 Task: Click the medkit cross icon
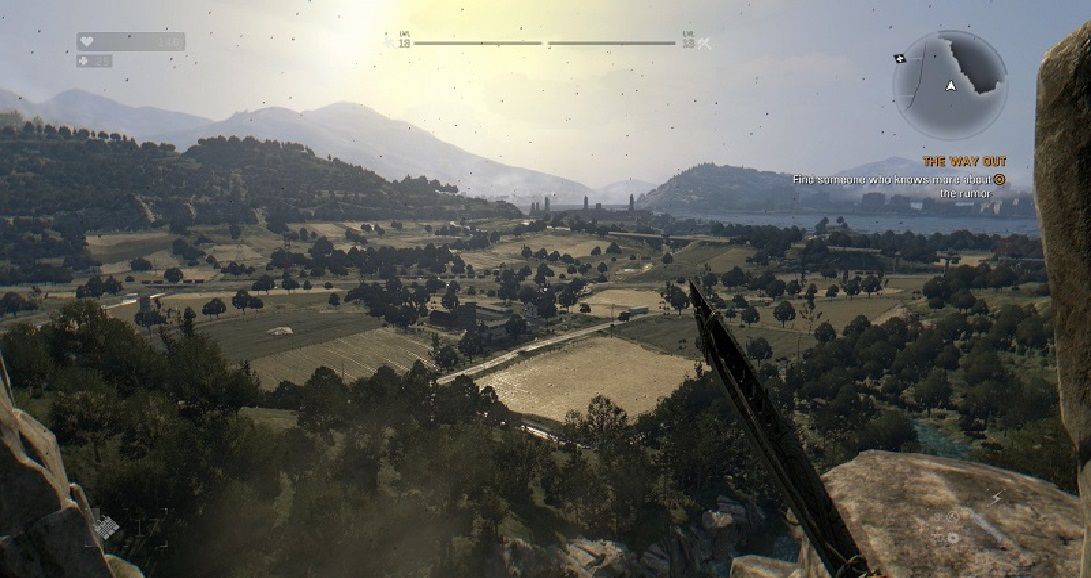click(x=83, y=61)
